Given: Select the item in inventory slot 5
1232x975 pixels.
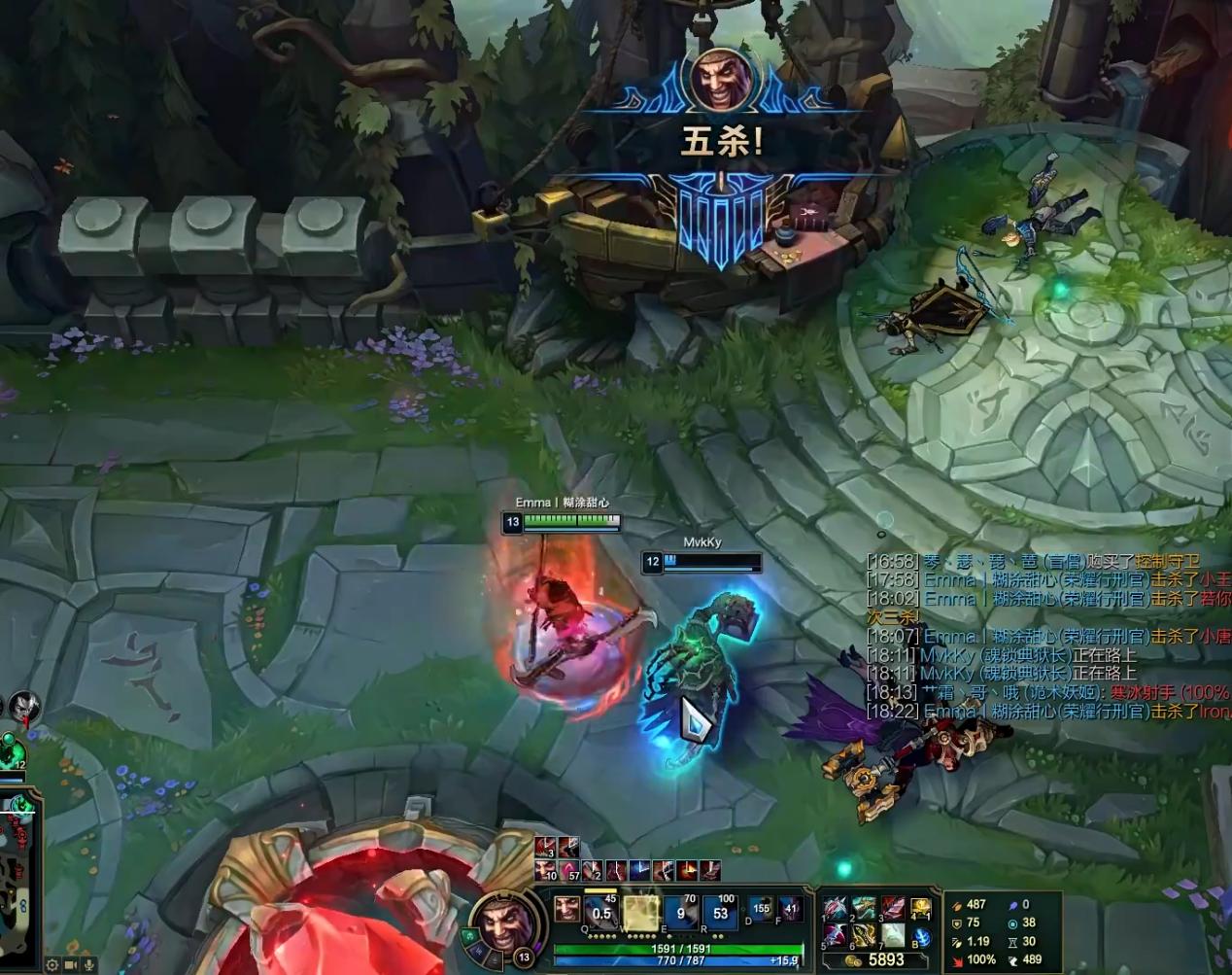Looking at the screenshot, I should pyautogui.click(x=836, y=936).
